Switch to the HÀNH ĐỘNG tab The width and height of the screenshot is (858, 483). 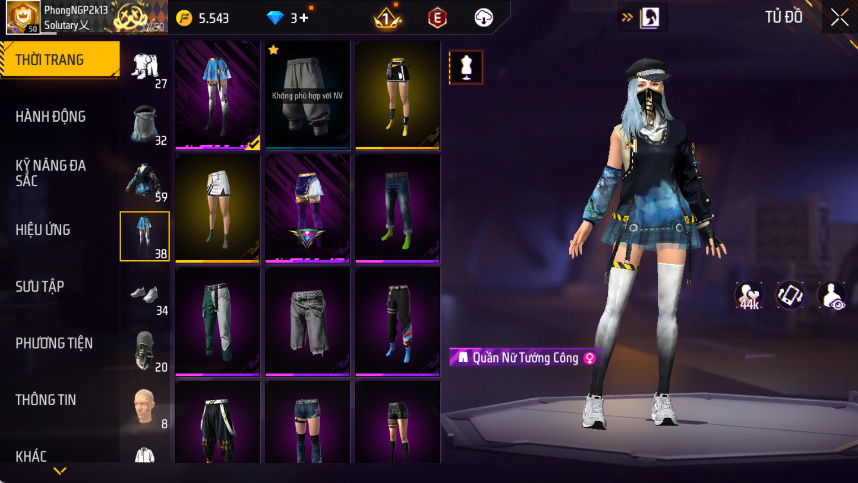[x=50, y=117]
